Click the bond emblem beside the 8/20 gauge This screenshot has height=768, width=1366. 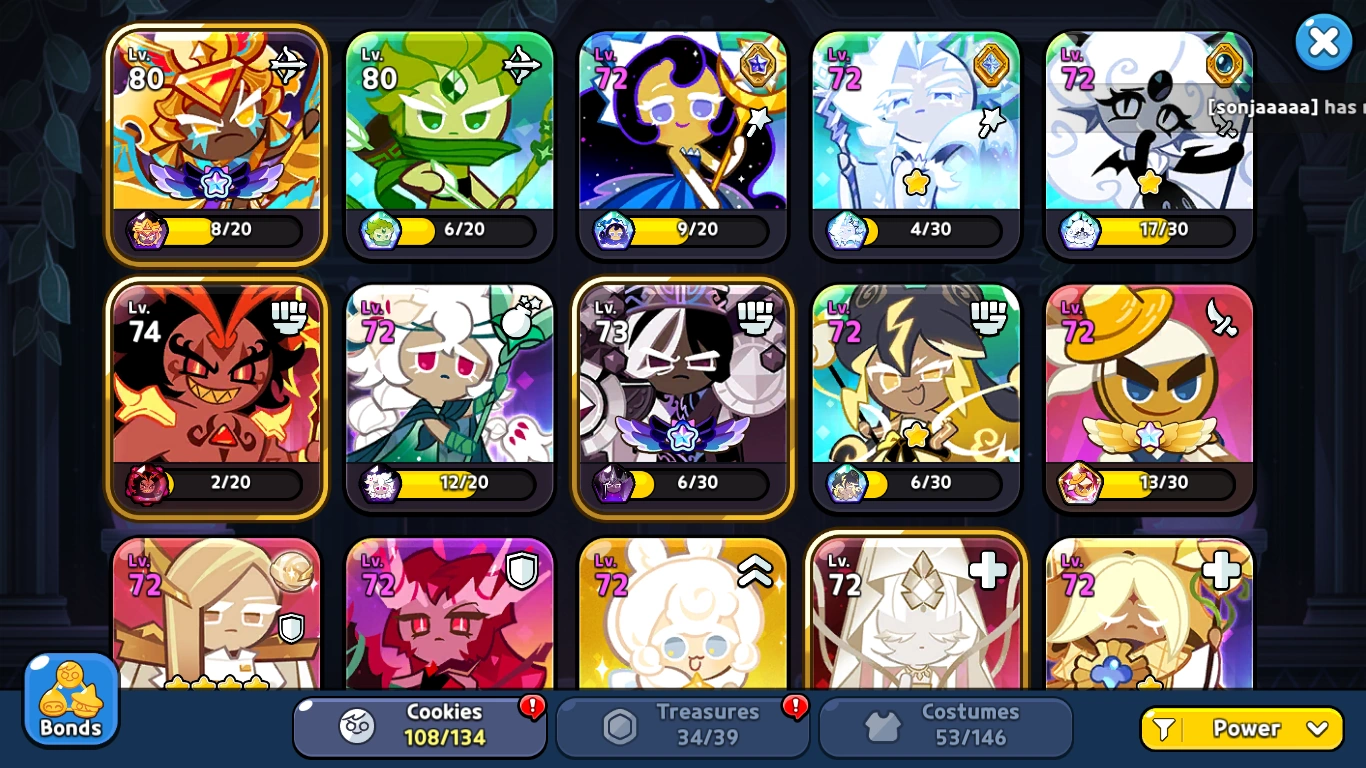tap(146, 231)
